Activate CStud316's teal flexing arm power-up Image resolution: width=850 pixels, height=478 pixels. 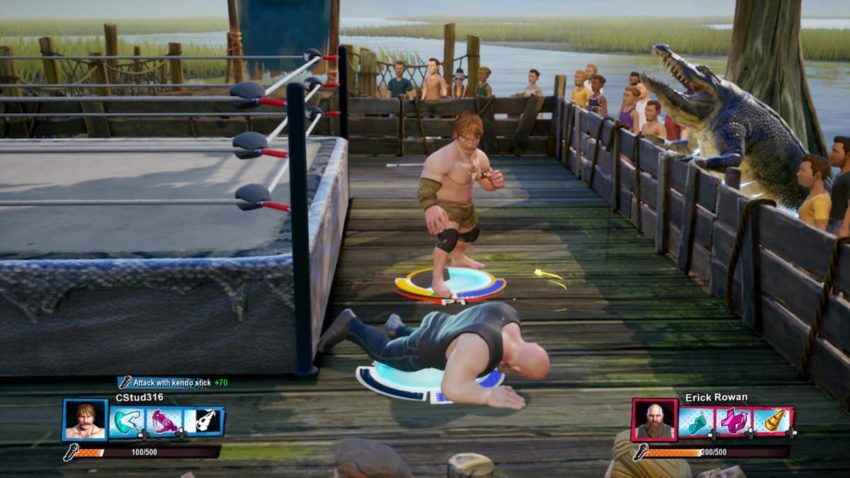coord(126,421)
